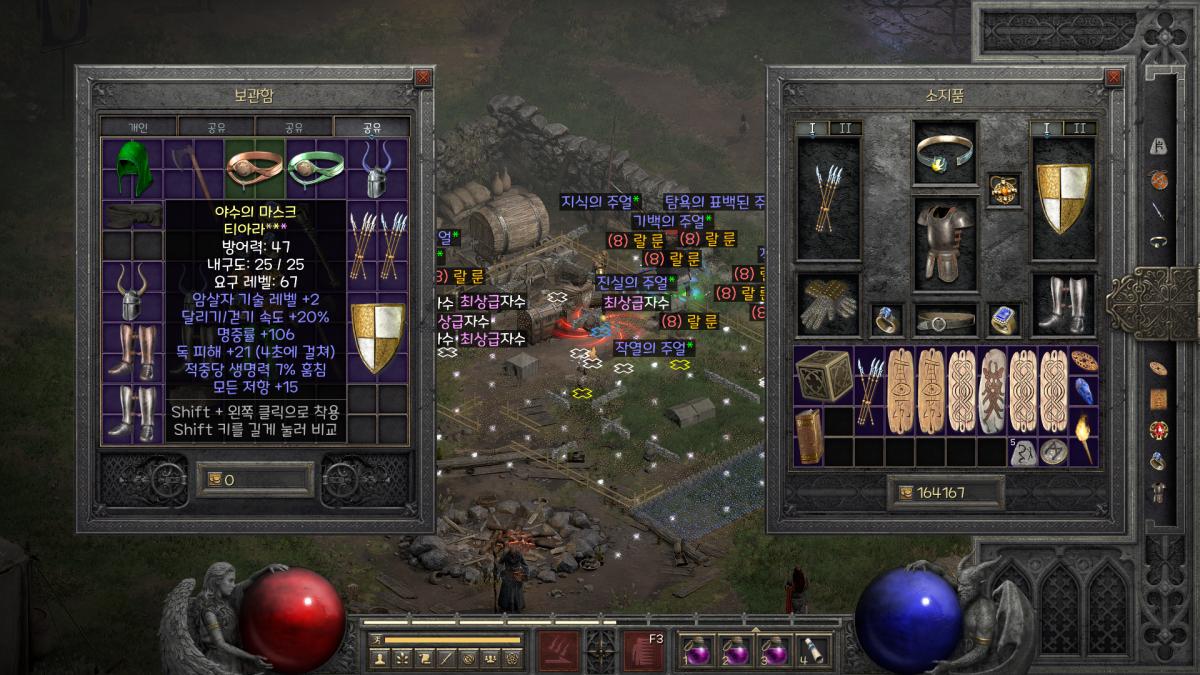Image resolution: width=1200 pixels, height=675 pixels.
Task: Switch to the personal stash tab (개인)
Action: tap(138, 127)
